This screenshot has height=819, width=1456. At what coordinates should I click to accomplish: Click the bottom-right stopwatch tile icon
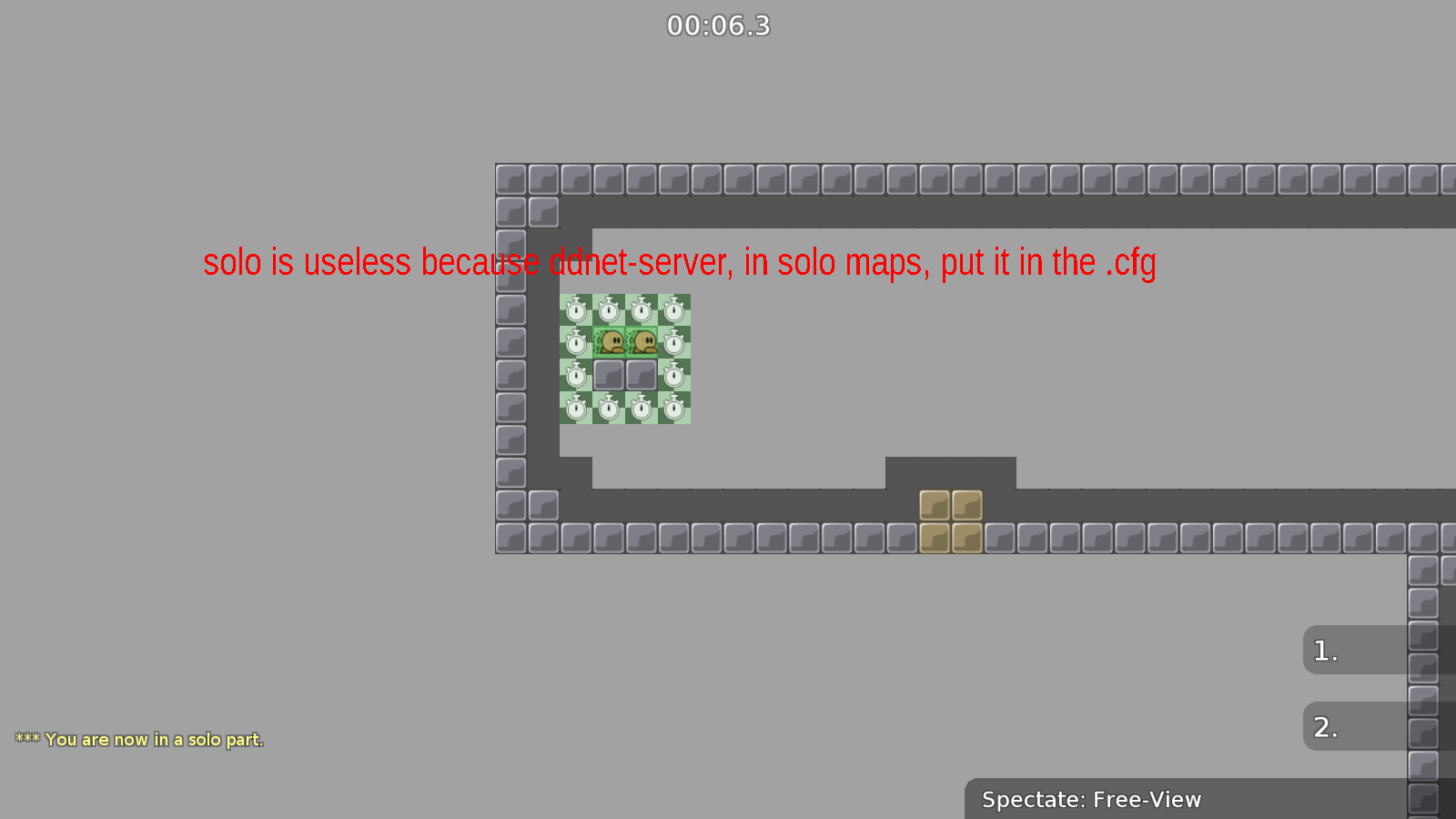pyautogui.click(x=674, y=407)
